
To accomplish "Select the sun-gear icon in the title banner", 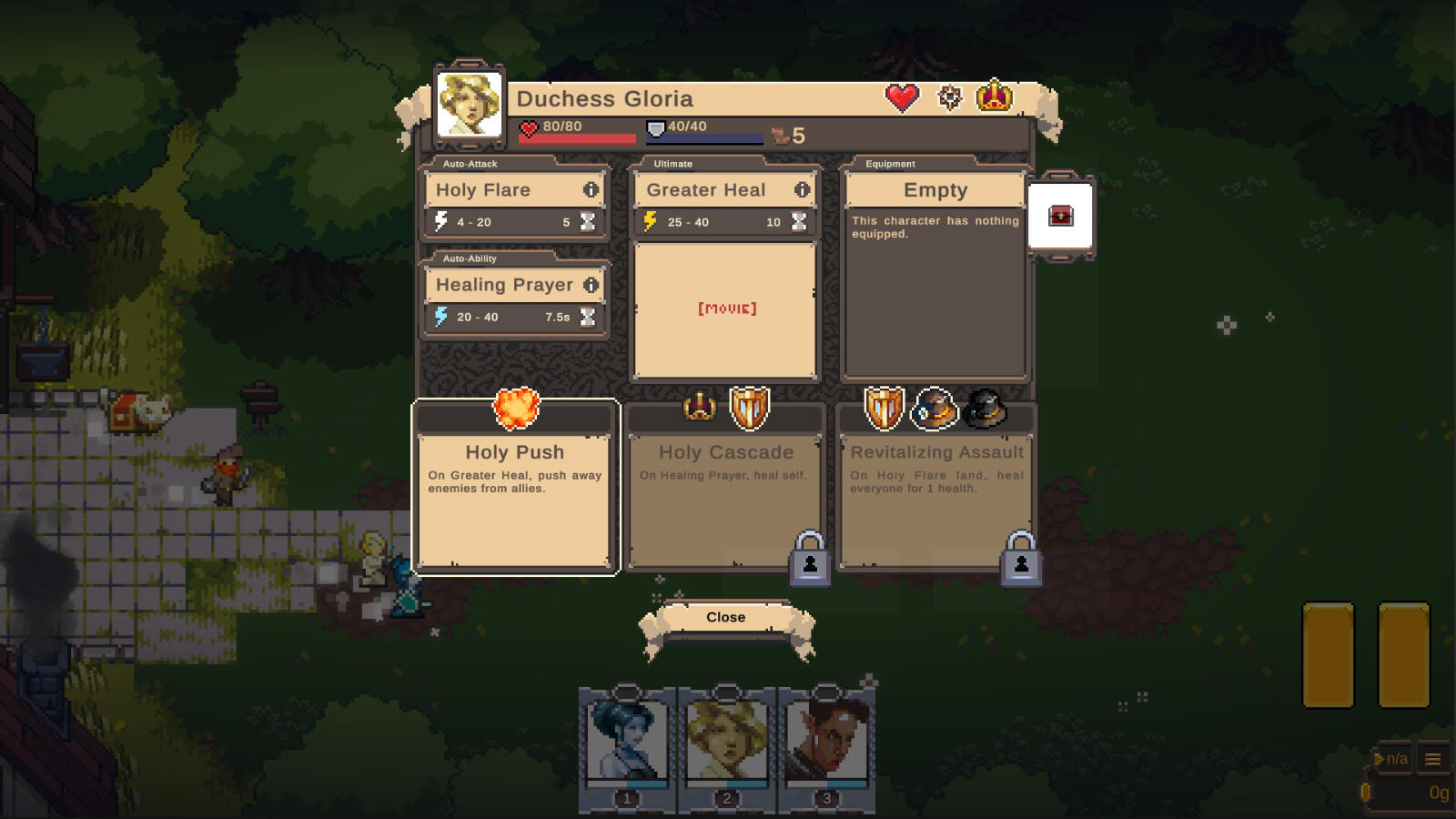I will [949, 96].
